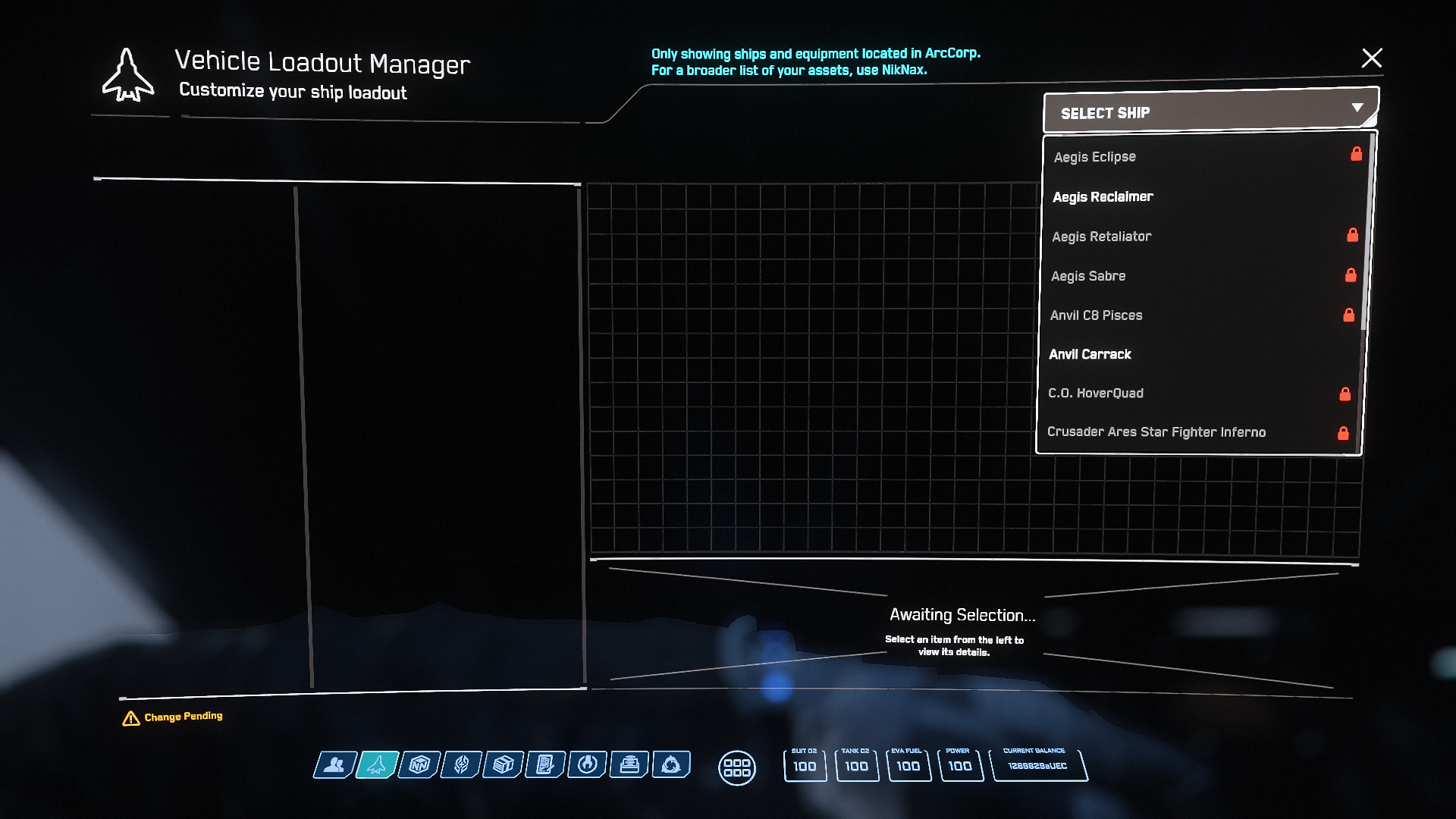Image resolution: width=1456 pixels, height=819 pixels.
Task: Select the Anvil Carrack ship
Action: (x=1090, y=354)
